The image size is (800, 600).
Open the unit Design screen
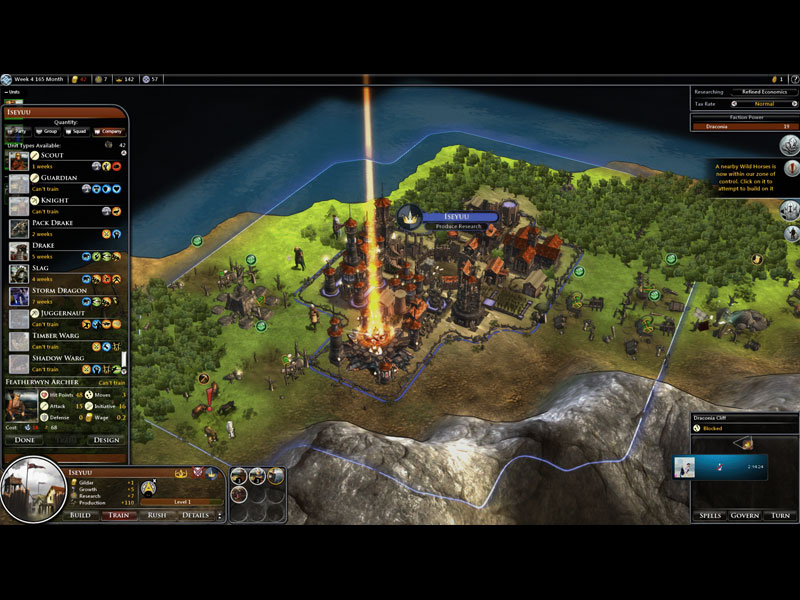(106, 440)
